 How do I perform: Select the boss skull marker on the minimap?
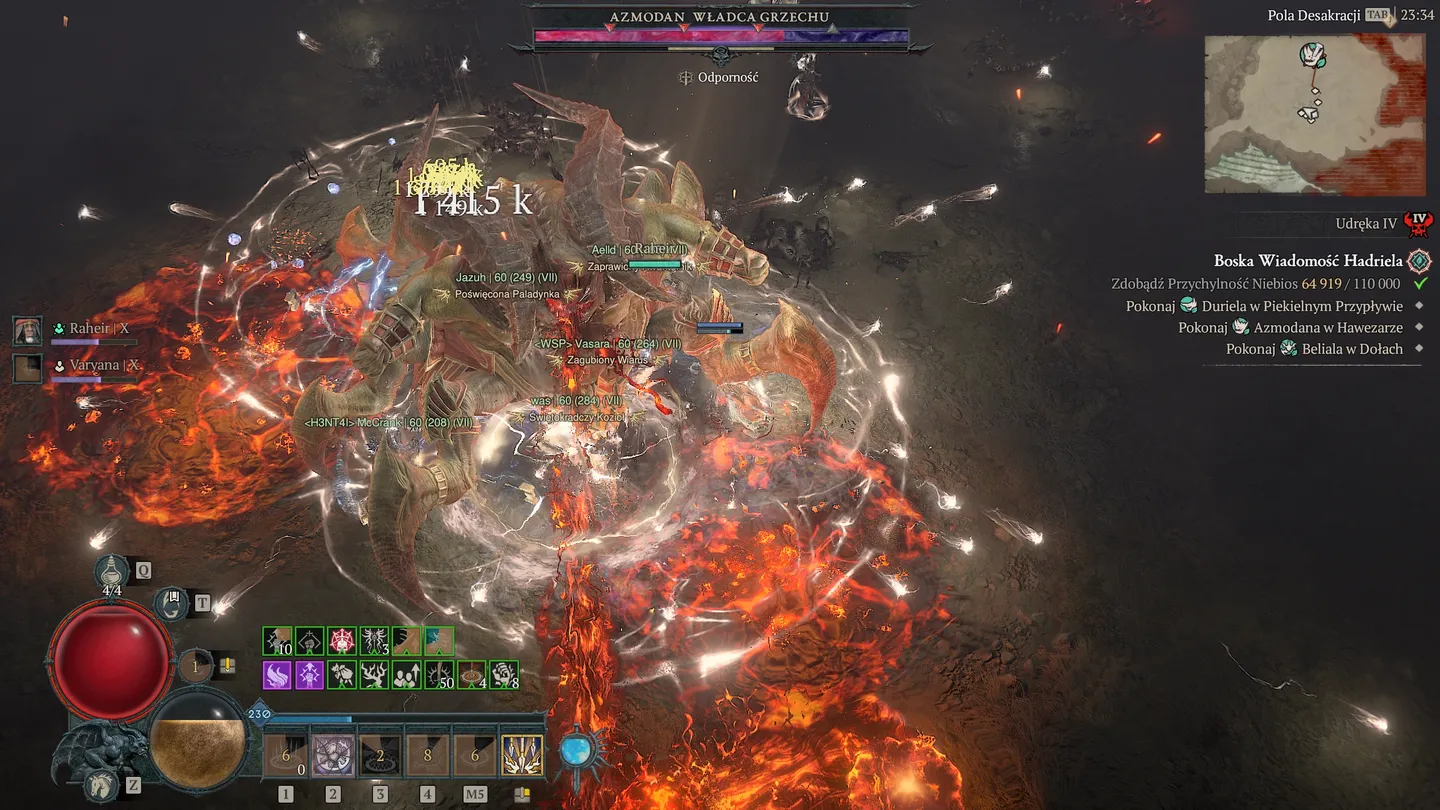(1313, 55)
